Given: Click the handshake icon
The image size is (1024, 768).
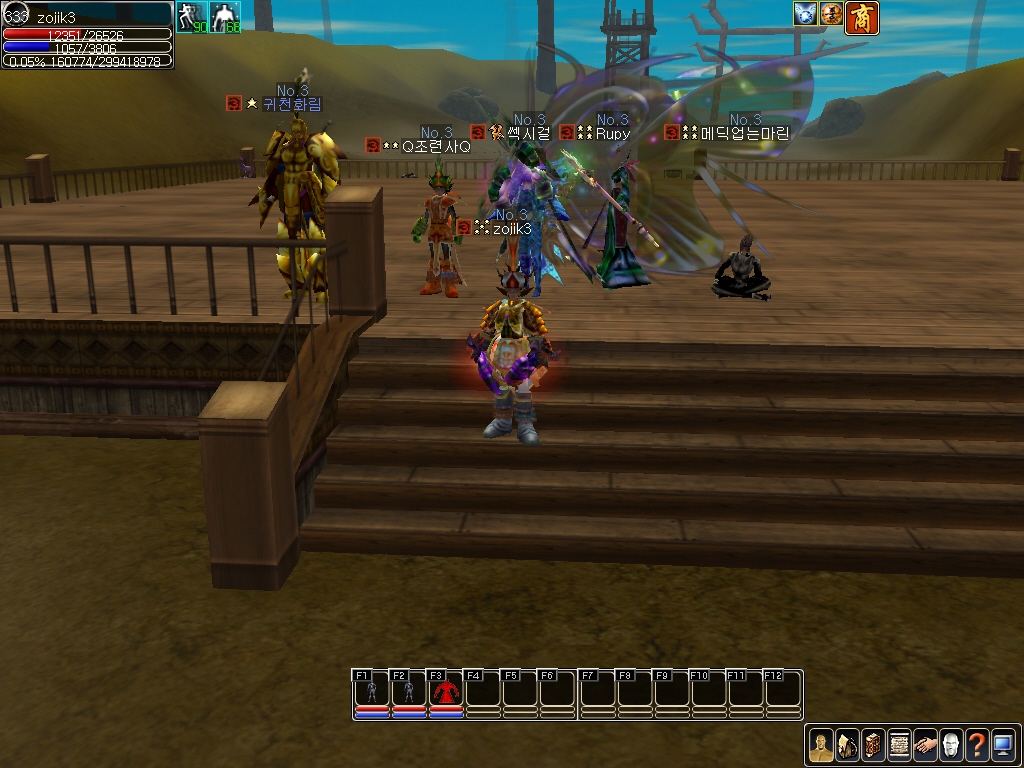Looking at the screenshot, I should click(x=925, y=745).
